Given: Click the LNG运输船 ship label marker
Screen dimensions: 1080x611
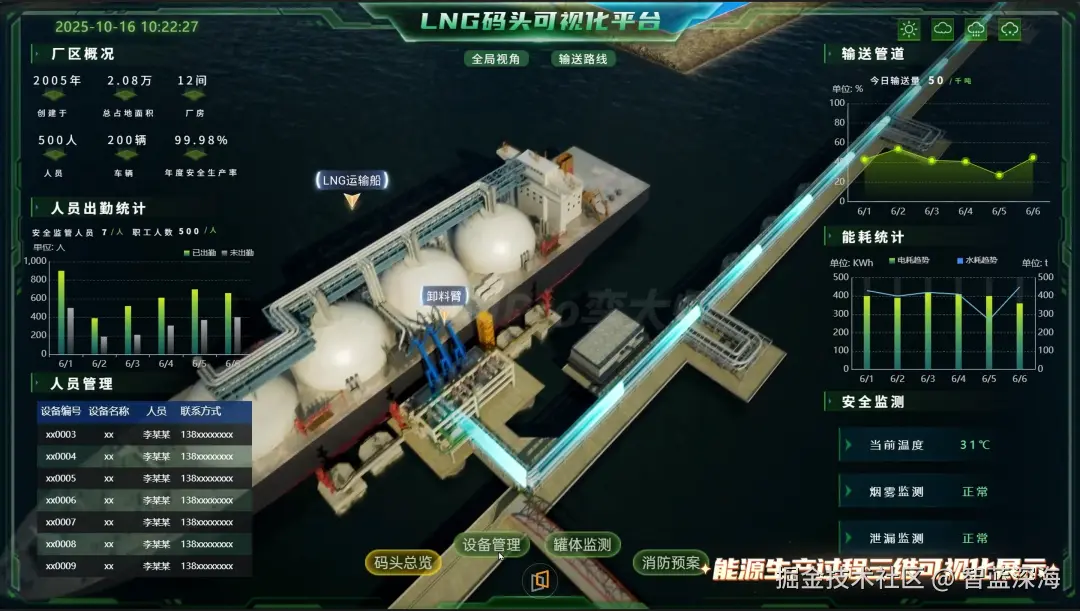Looking at the screenshot, I should (351, 181).
